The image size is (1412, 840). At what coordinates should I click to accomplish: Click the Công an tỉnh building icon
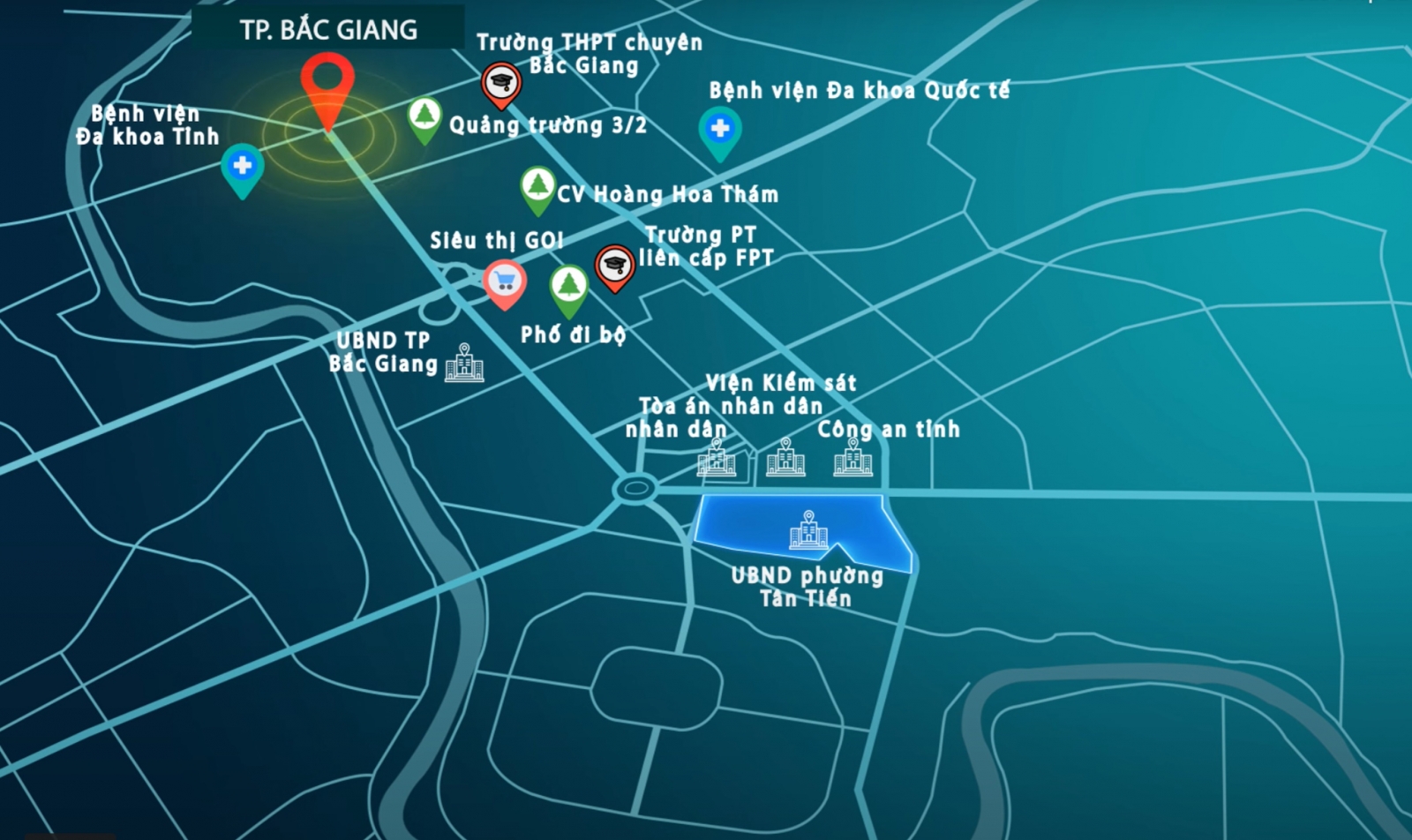tap(853, 457)
